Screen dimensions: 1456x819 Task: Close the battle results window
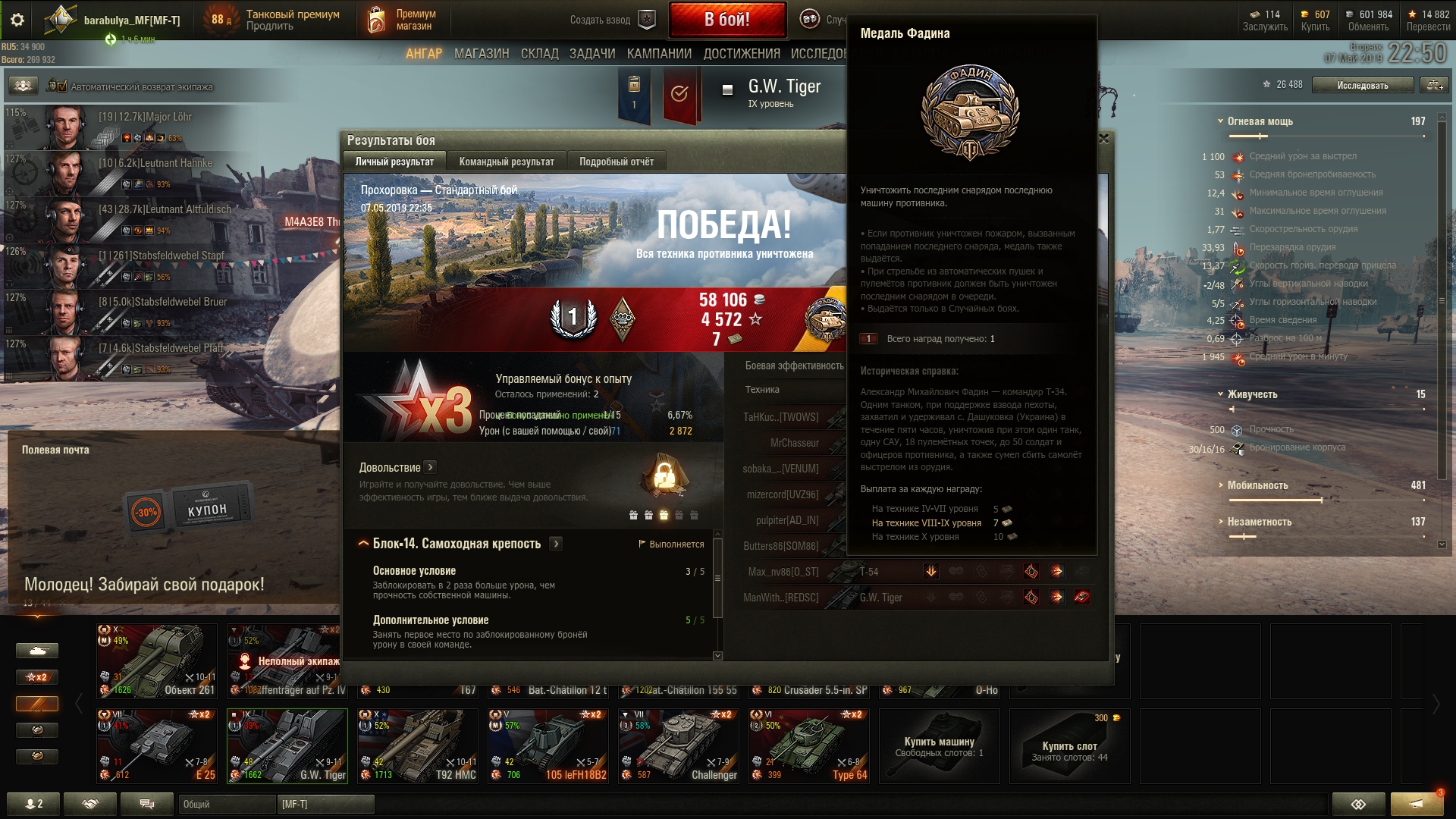1103,139
